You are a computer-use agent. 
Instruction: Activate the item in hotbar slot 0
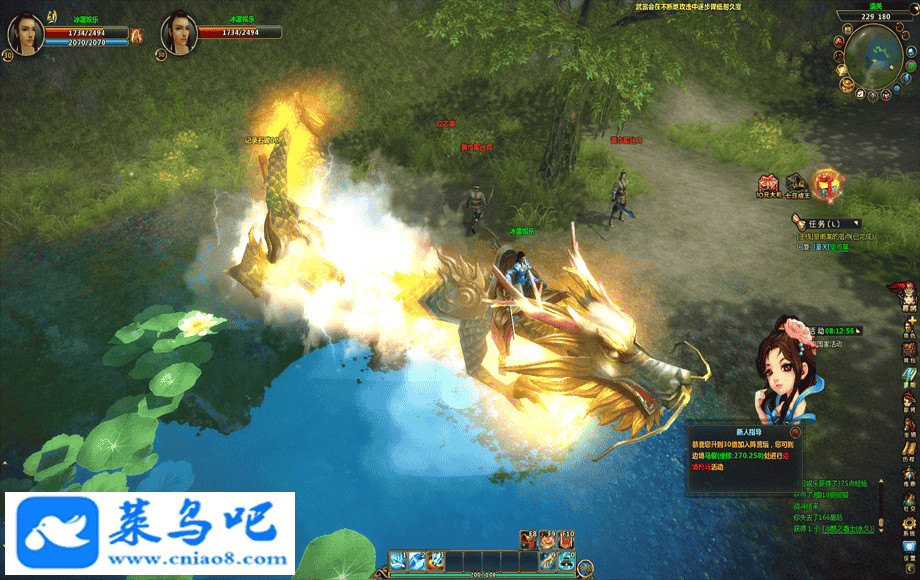point(567,560)
